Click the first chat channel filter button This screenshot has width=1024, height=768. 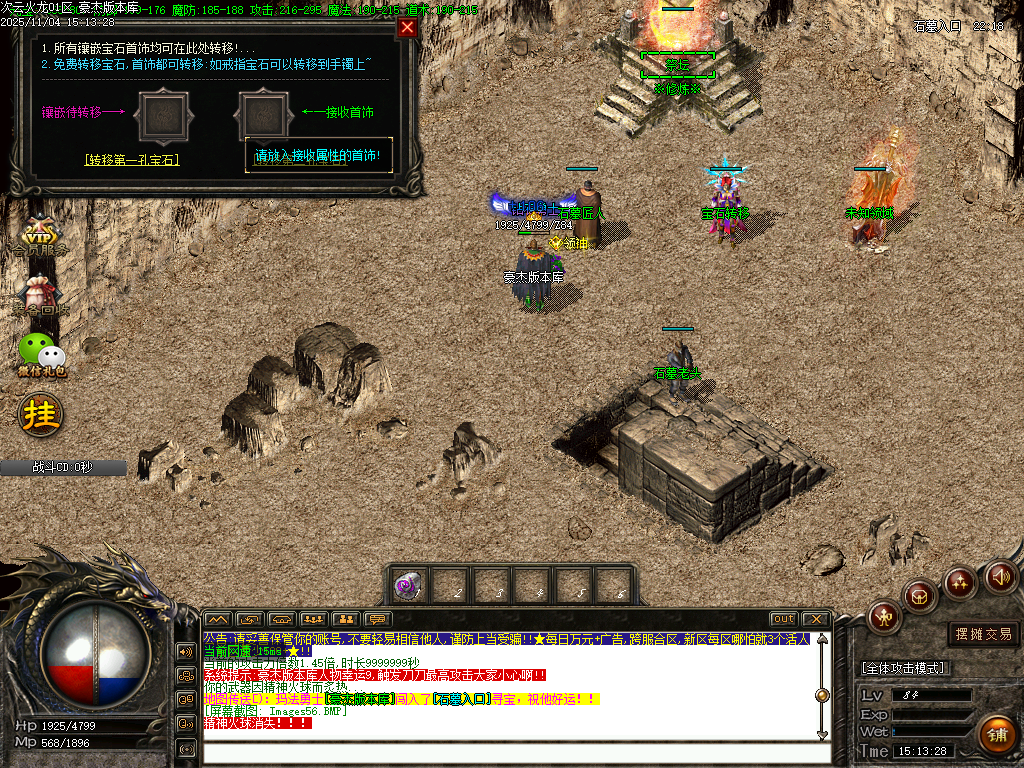pos(217,619)
